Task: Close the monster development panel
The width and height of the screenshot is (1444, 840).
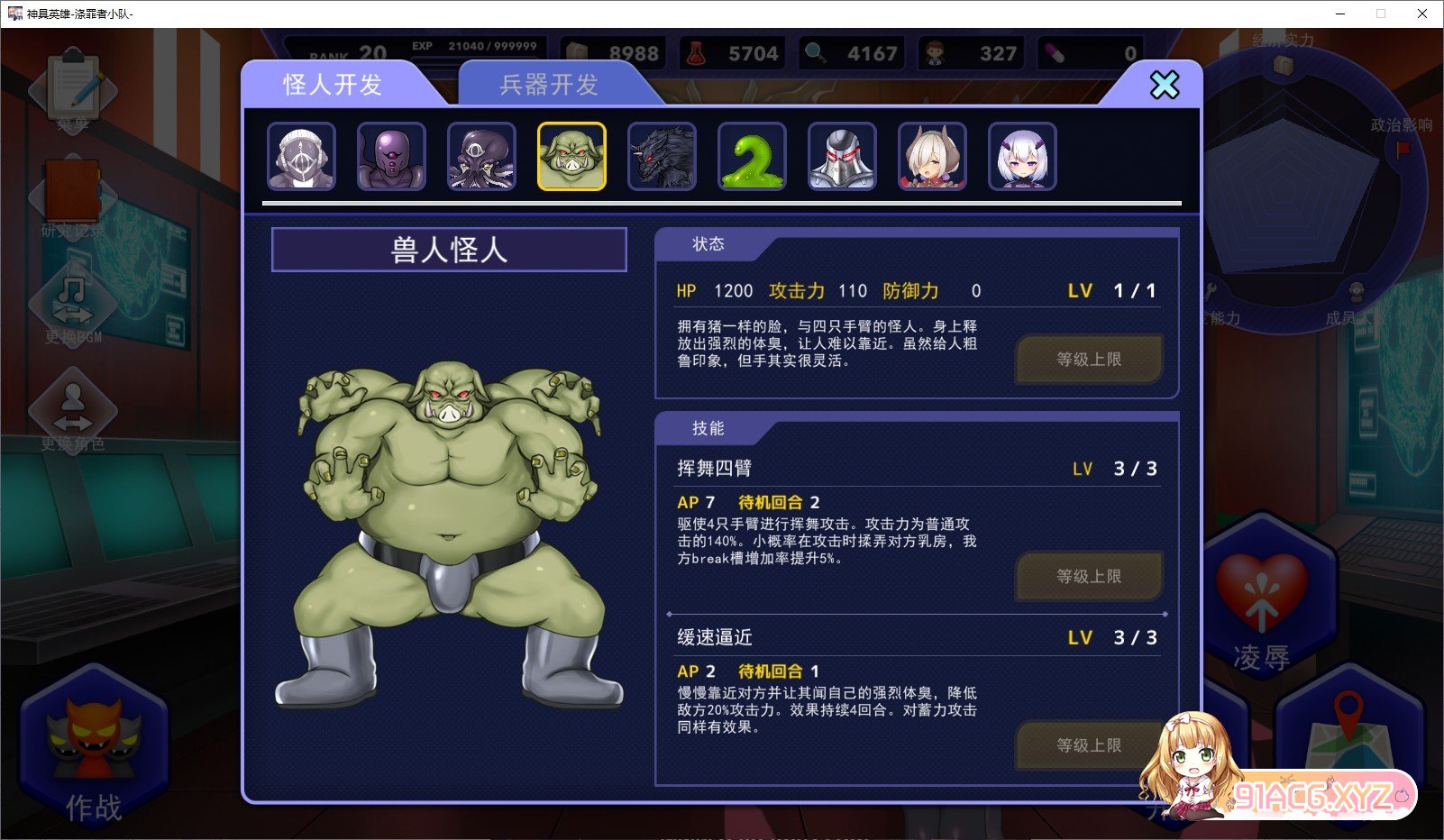Action: [x=1164, y=86]
